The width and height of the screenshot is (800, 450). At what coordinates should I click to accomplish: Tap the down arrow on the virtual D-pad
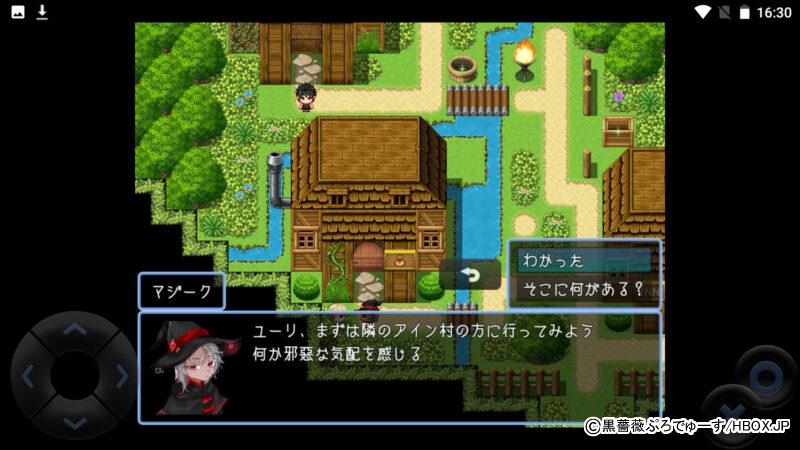[x=74, y=423]
